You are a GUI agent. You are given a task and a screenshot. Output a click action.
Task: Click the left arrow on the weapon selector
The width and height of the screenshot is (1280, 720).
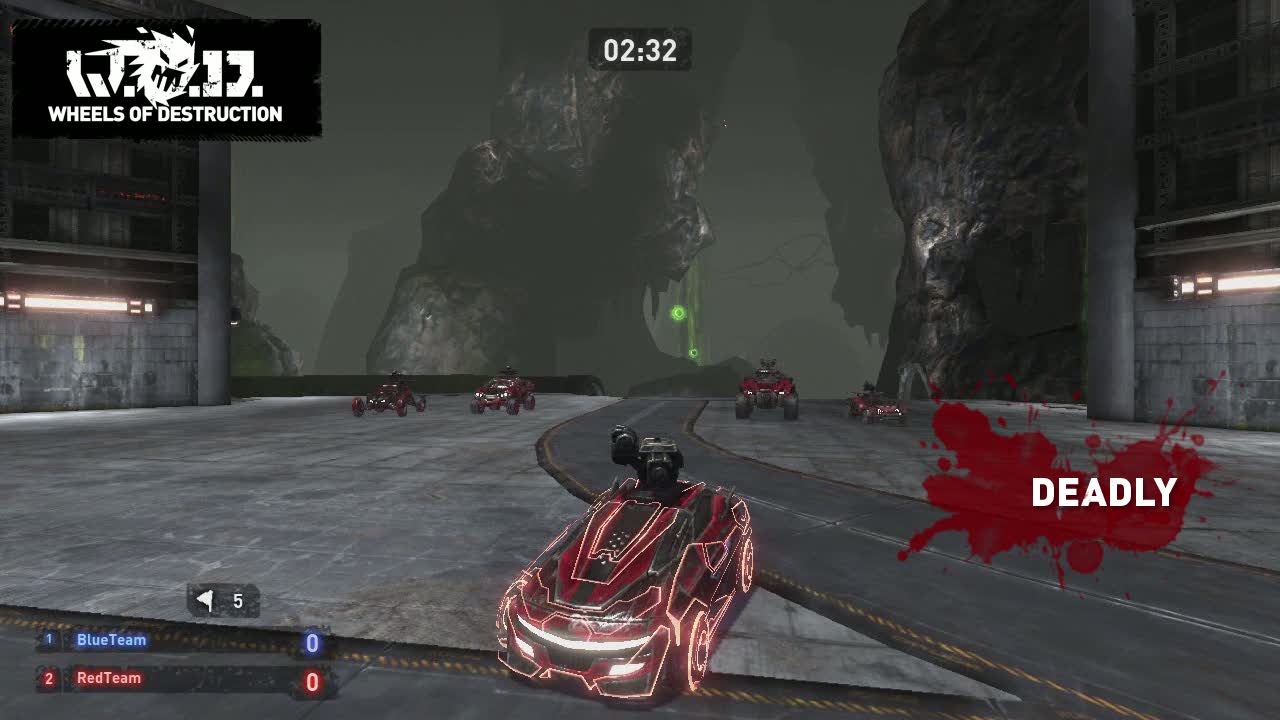(205, 600)
